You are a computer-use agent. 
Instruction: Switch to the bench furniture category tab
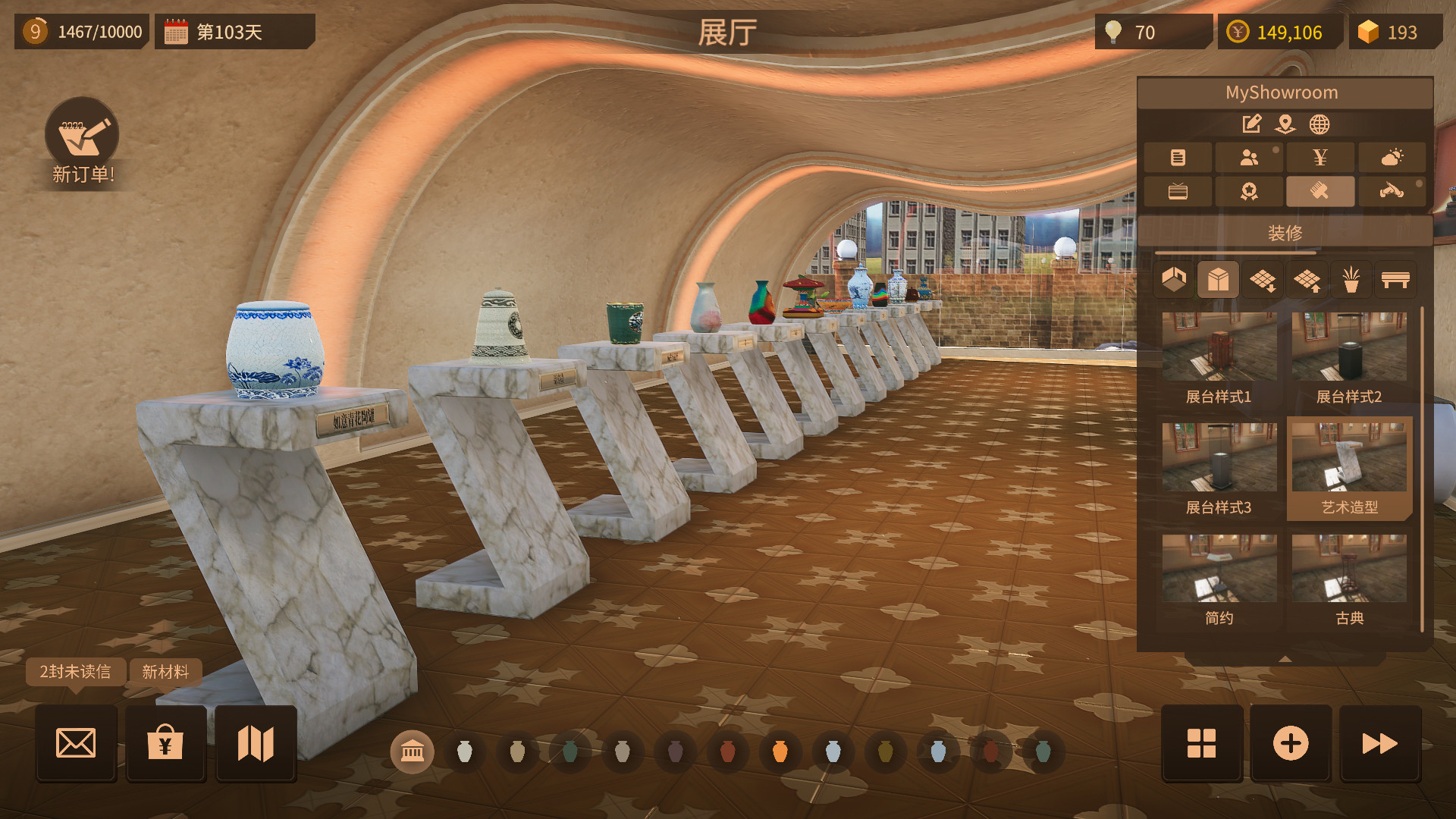[x=1395, y=279]
